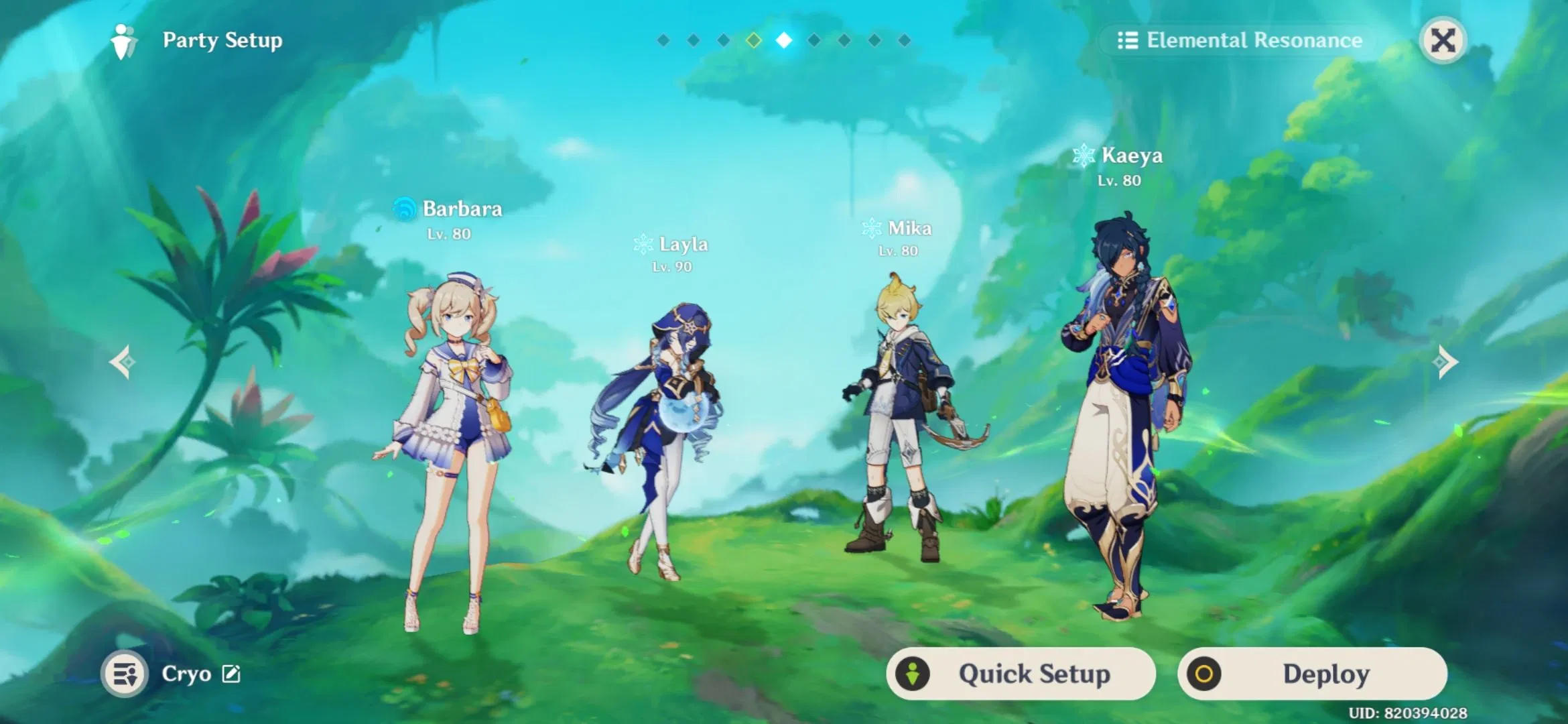The height and width of the screenshot is (724, 1568).
Task: Click the Cryo snowflake icon above Layla
Action: click(x=644, y=244)
